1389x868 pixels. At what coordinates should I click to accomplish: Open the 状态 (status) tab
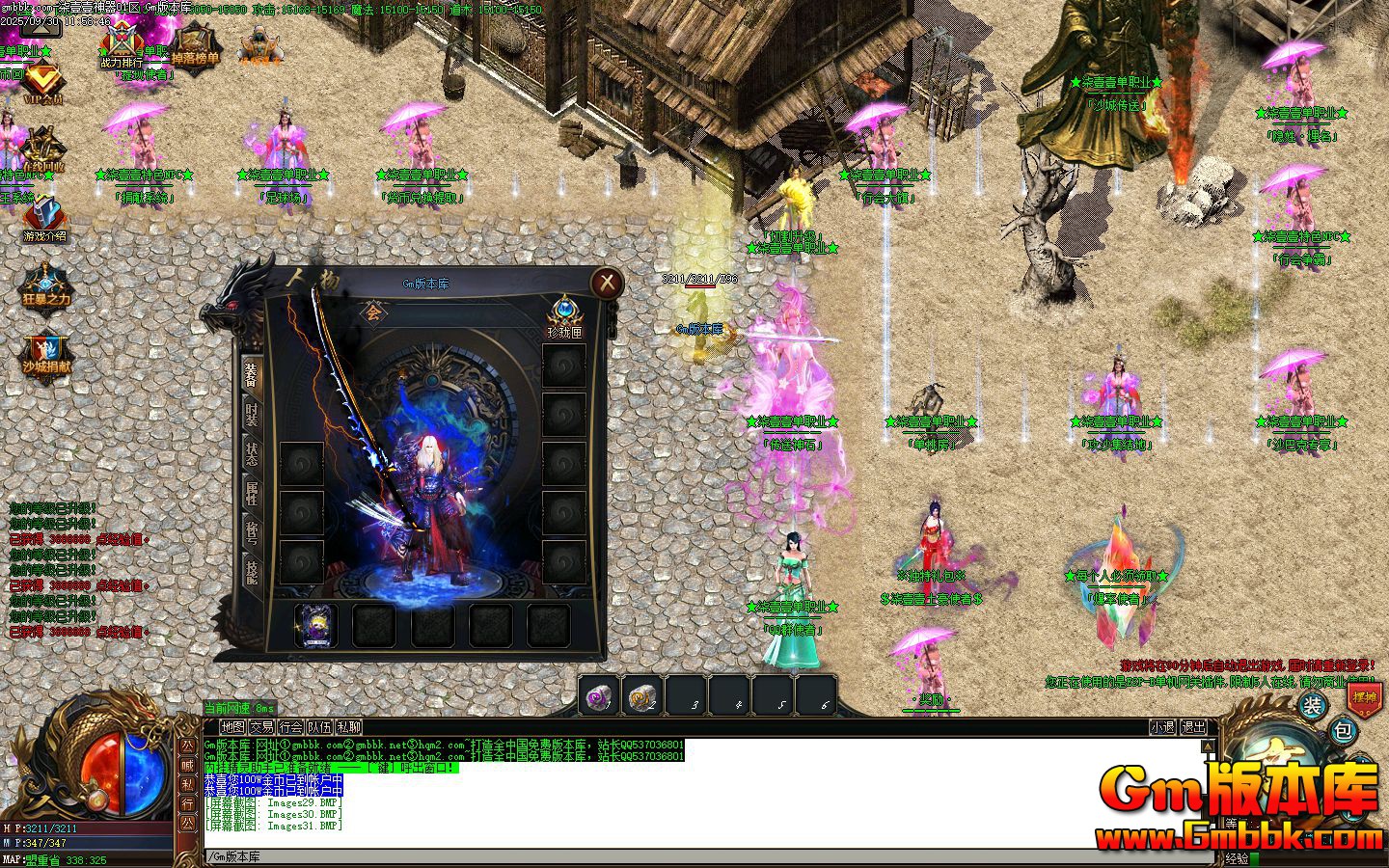click(x=251, y=455)
